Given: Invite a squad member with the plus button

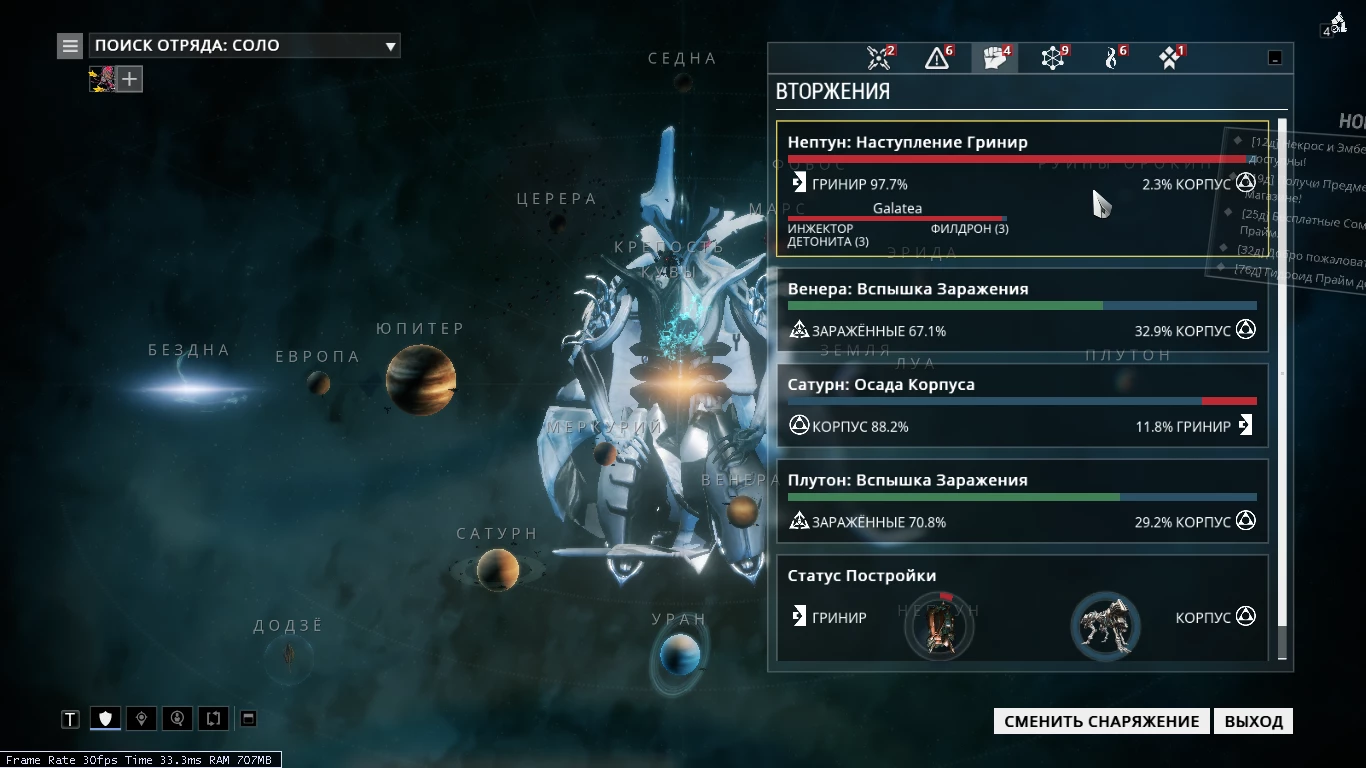Looking at the screenshot, I should [x=131, y=78].
